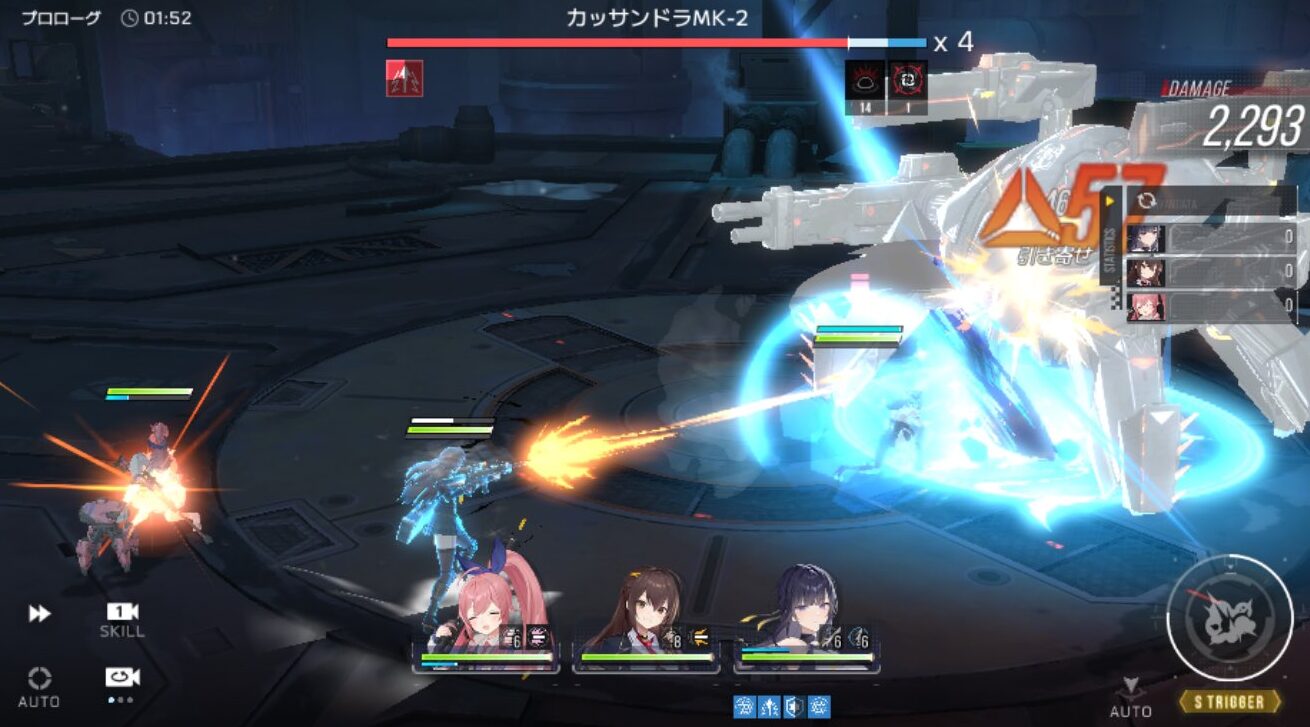Inspect the blue shield buff icon
This screenshot has height=727, width=1310.
(793, 706)
